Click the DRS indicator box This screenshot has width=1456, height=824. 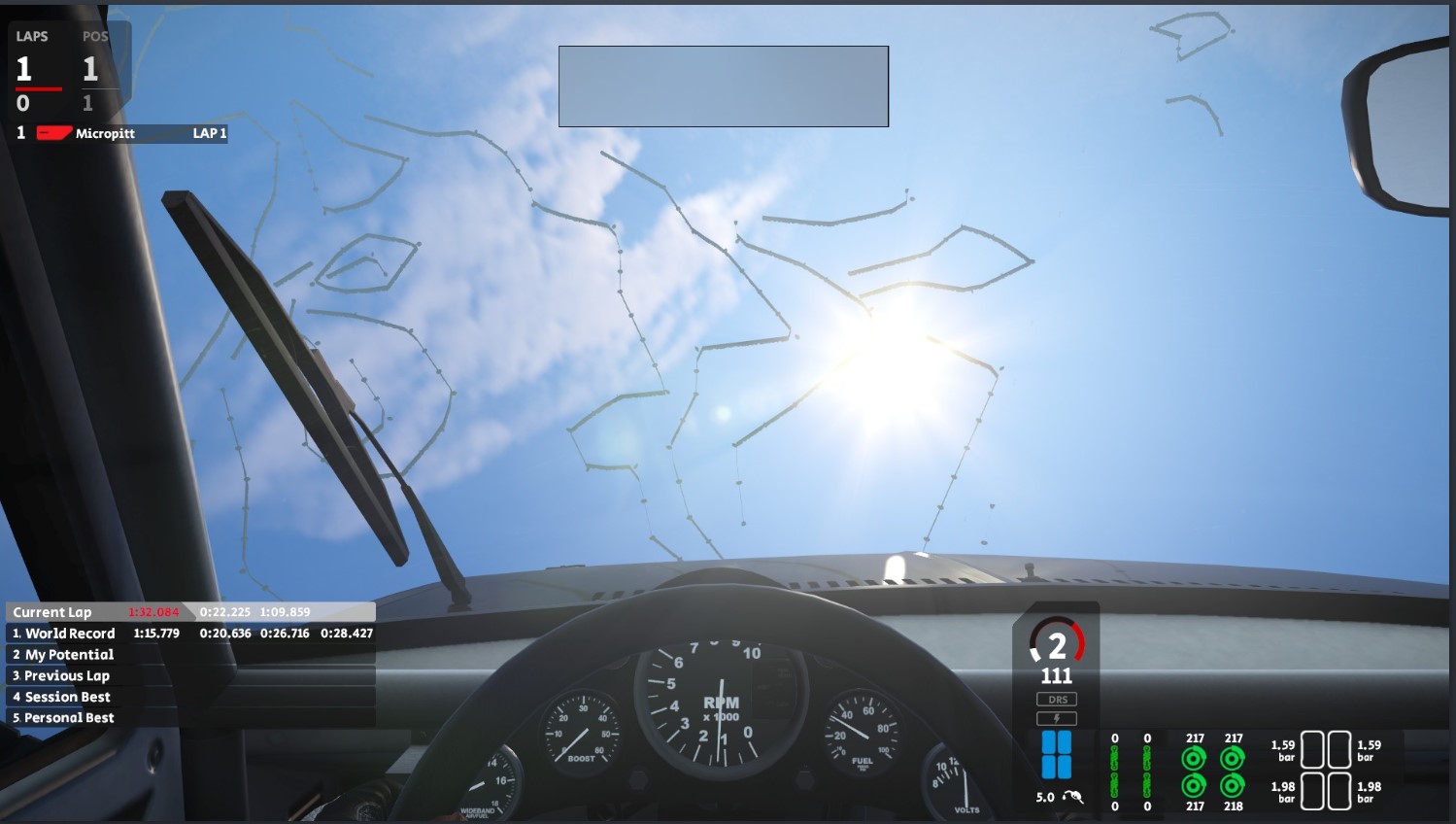point(1057,700)
